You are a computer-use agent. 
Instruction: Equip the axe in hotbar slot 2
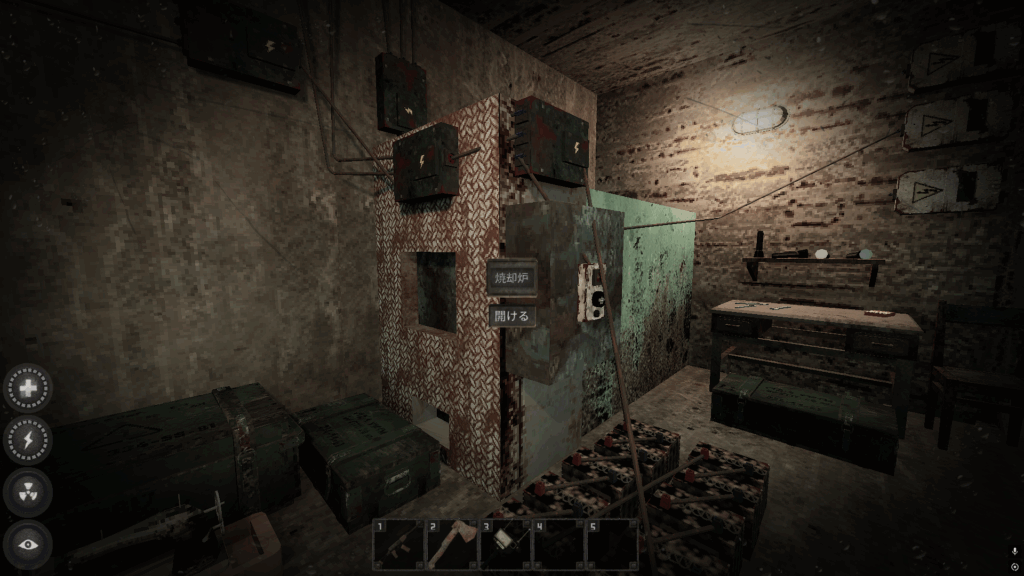(451, 544)
